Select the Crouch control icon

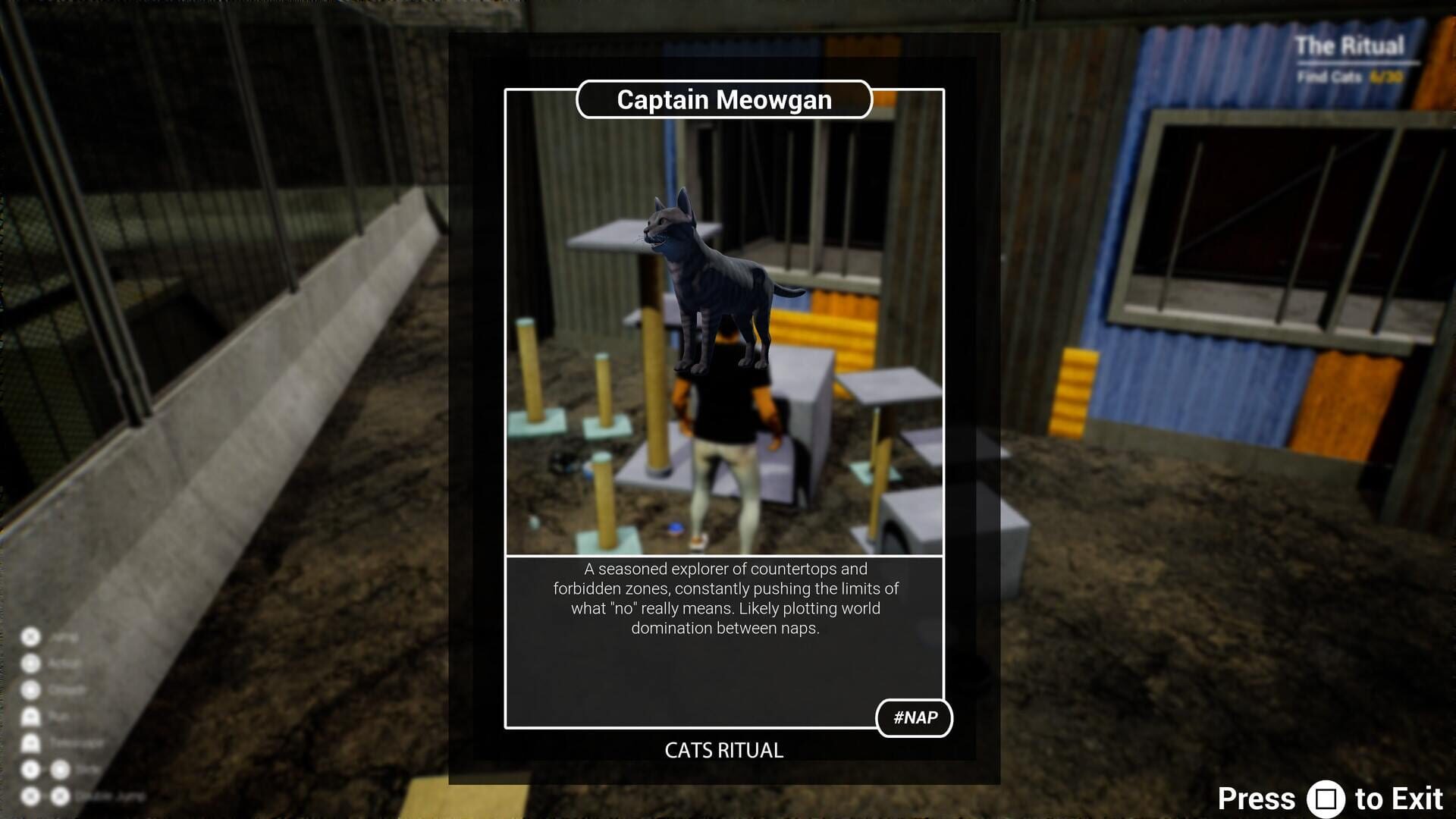pos(30,689)
